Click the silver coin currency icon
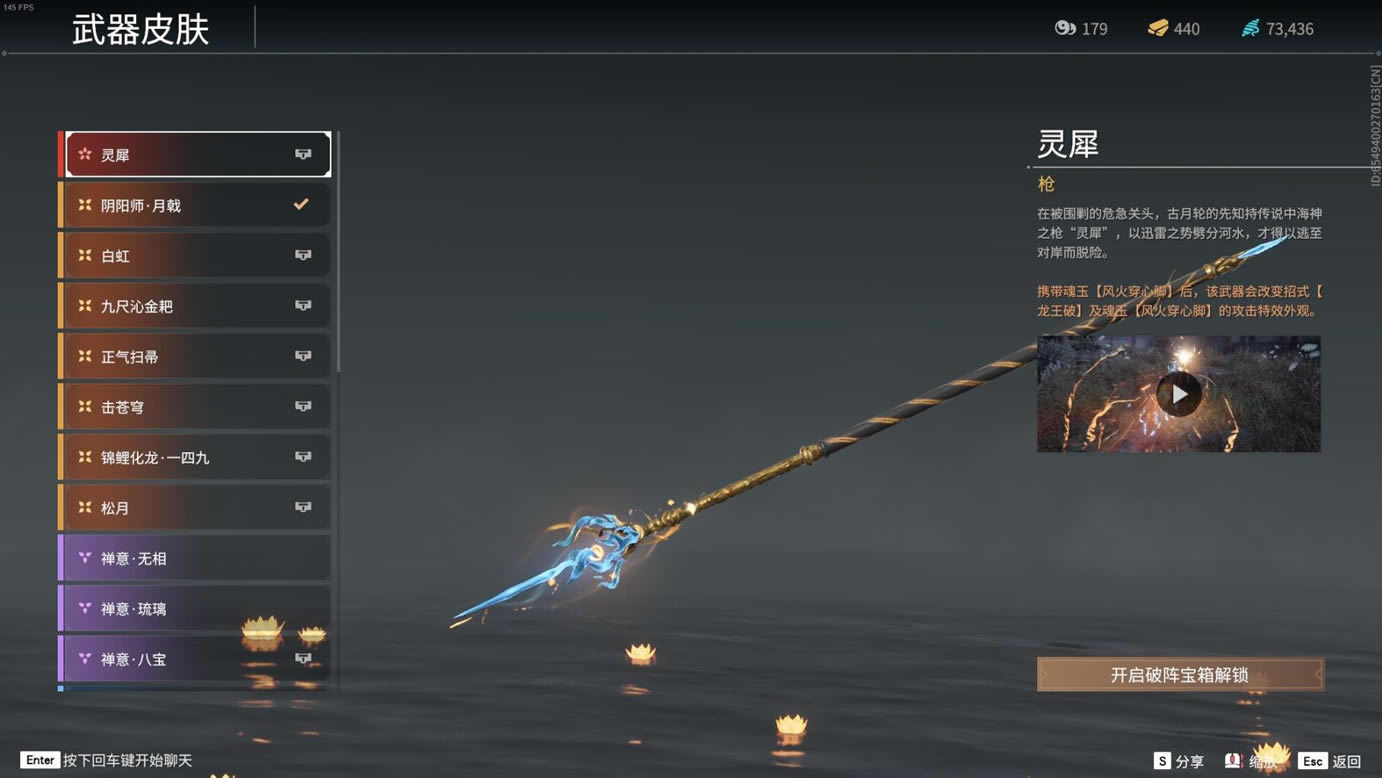 tap(1065, 28)
